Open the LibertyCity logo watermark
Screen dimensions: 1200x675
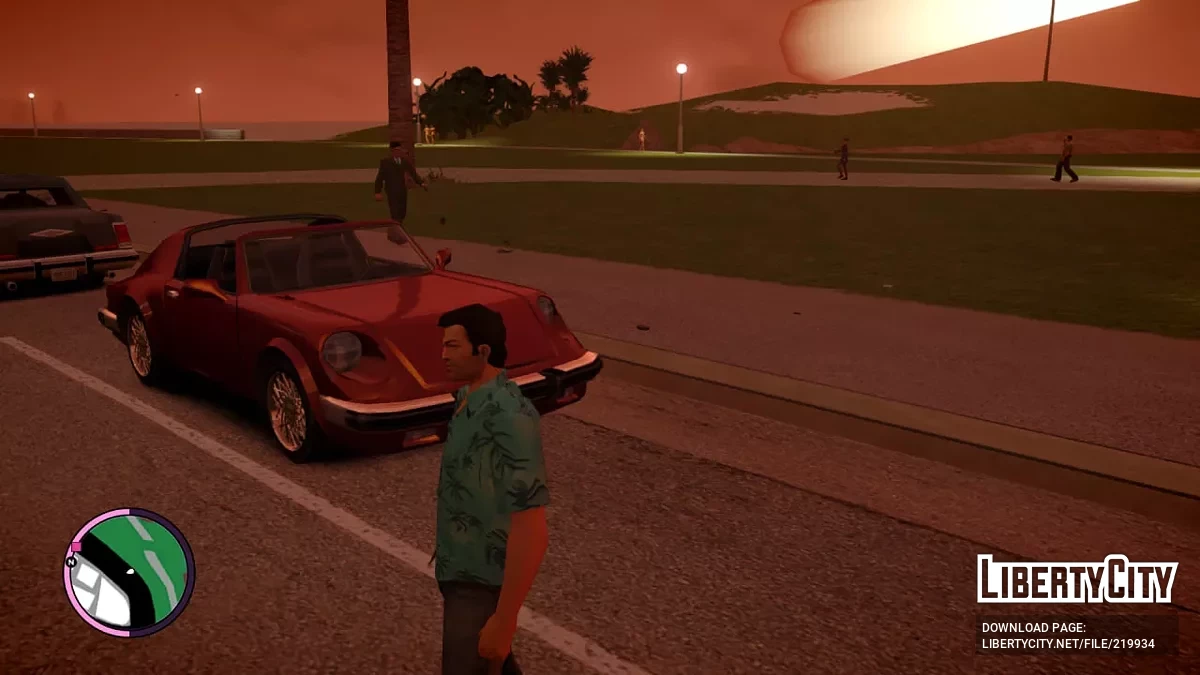tap(1076, 579)
